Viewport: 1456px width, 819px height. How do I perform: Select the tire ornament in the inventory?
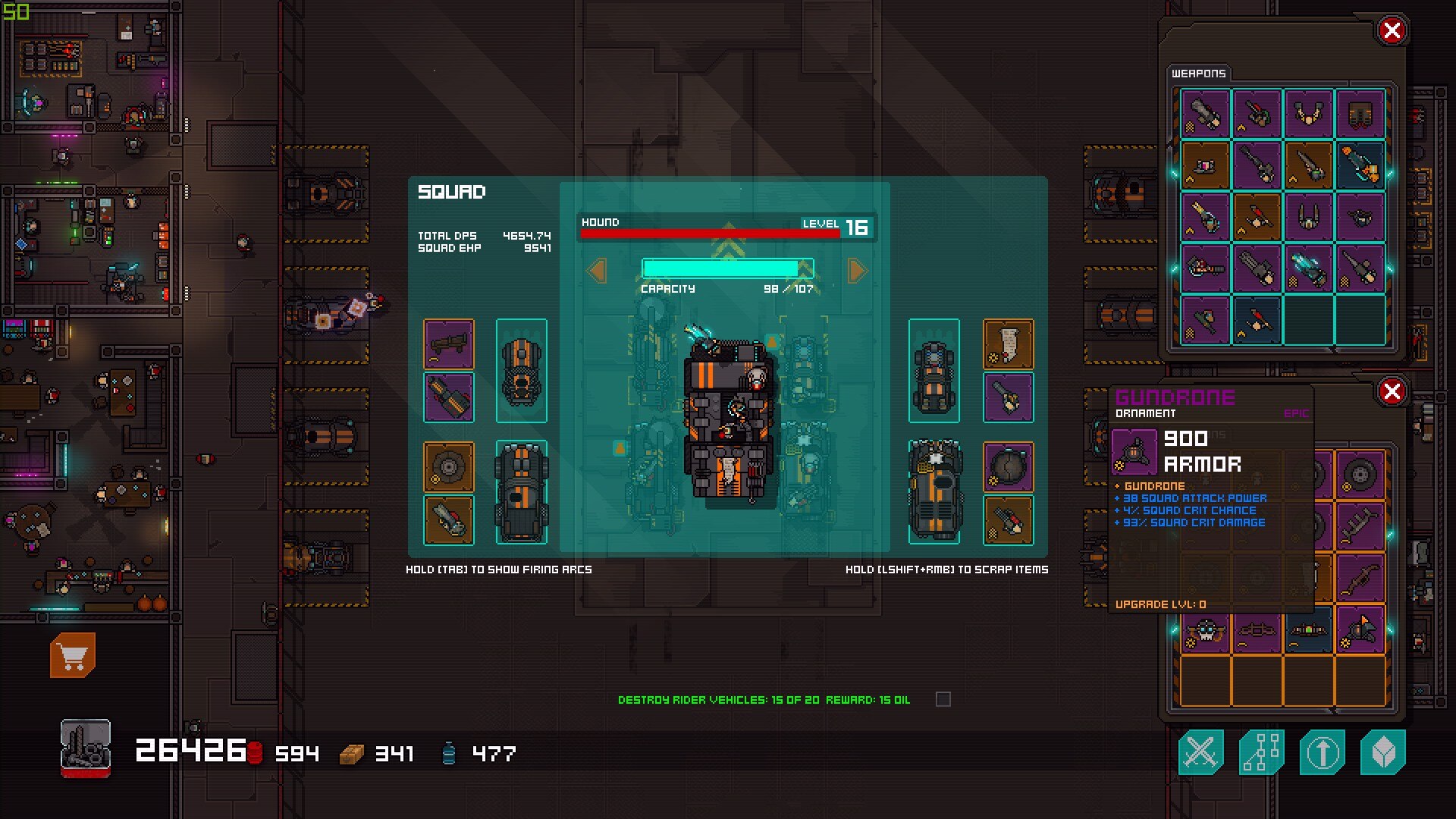pos(1360,475)
